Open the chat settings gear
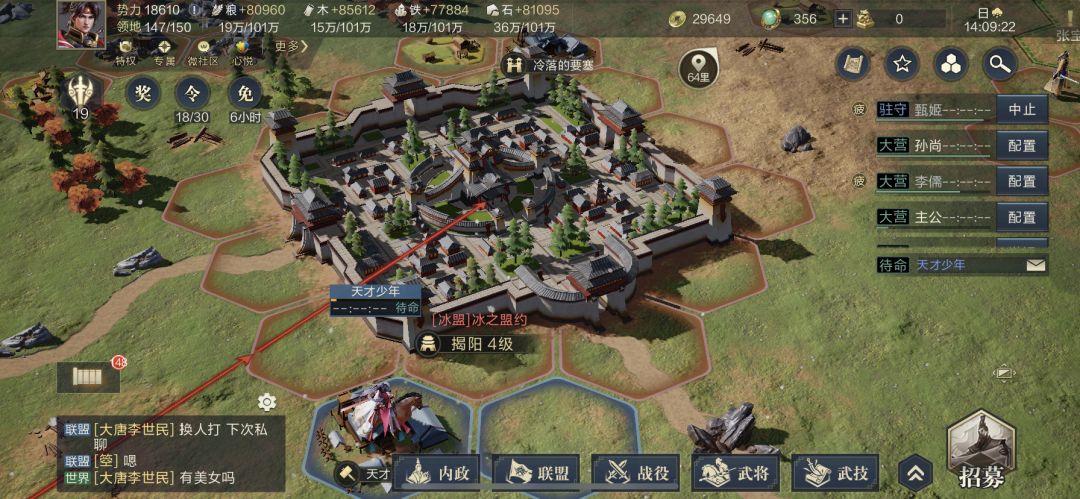This screenshot has height=499, width=1080. click(267, 402)
